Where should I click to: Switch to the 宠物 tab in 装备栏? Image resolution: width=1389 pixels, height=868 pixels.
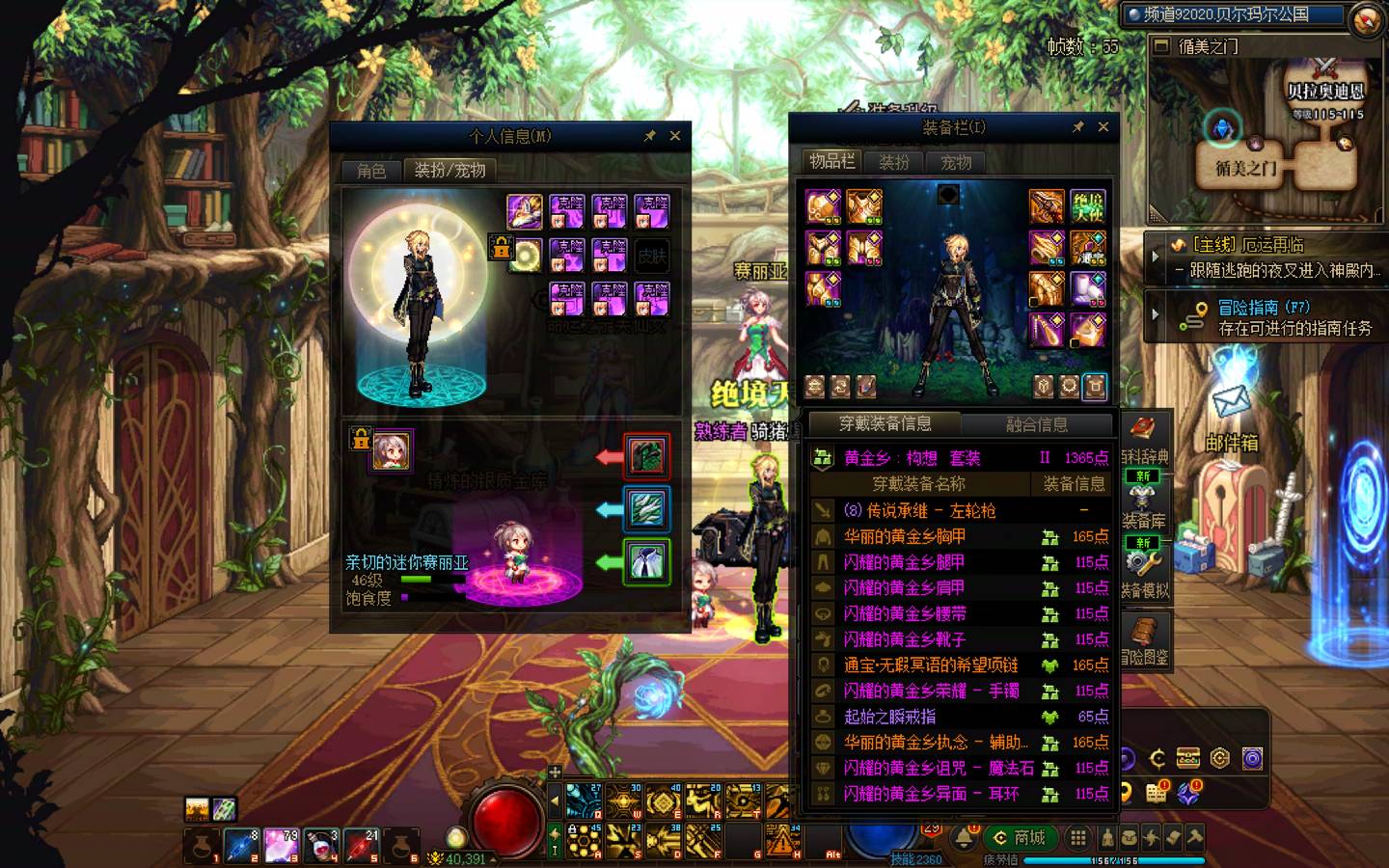[x=956, y=162]
